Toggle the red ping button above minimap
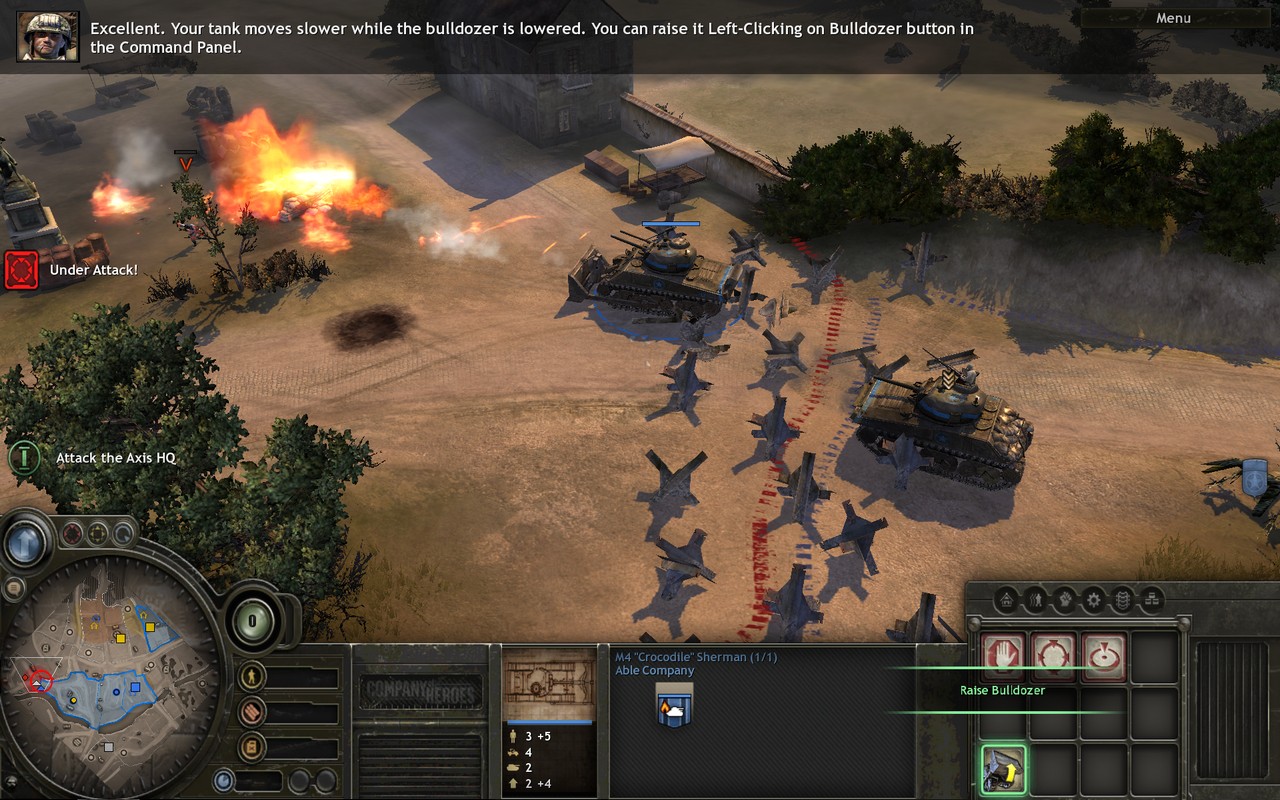The image size is (1280, 800). tap(72, 535)
